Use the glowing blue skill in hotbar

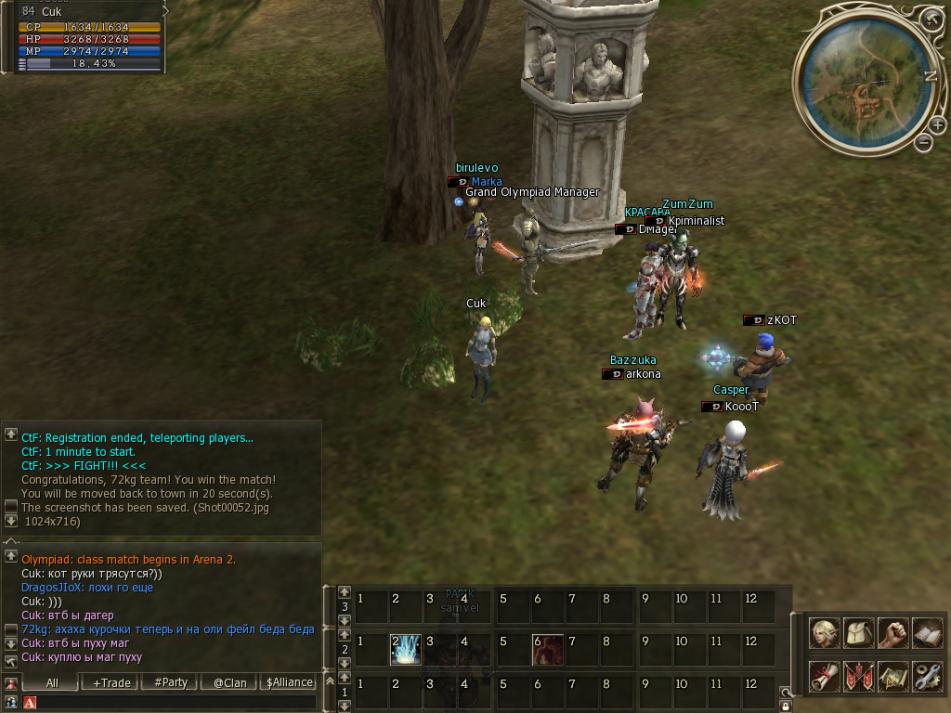pos(404,650)
